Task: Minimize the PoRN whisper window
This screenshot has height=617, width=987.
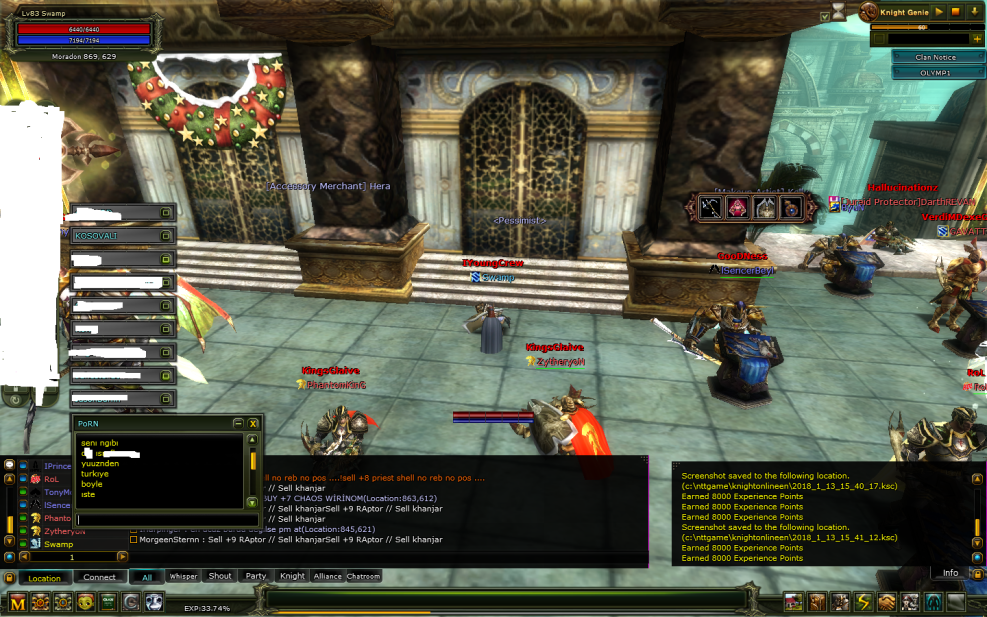Action: pyautogui.click(x=237, y=423)
